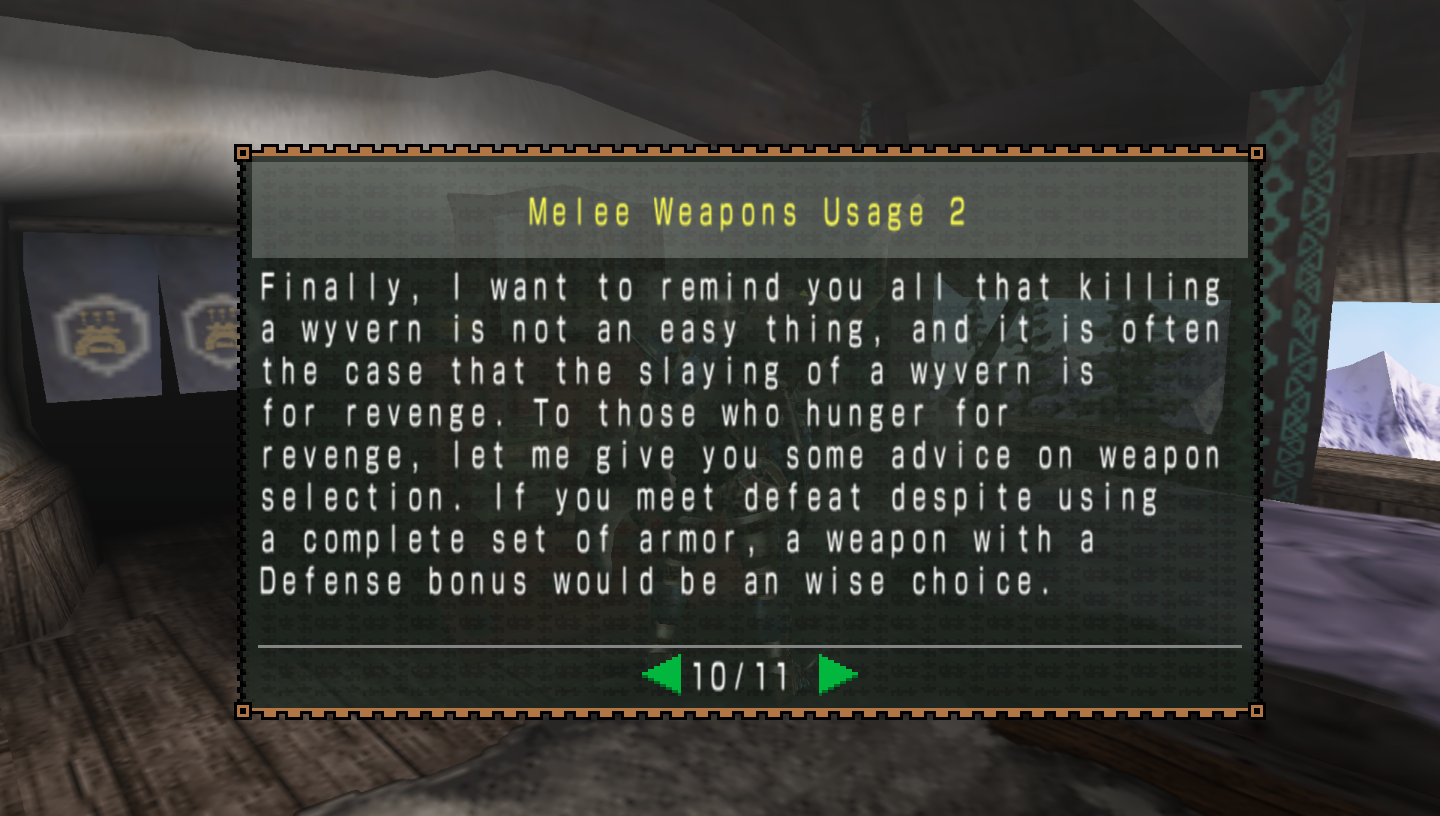1440x816 pixels.
Task: Click the bottom-left orange corner ornament
Action: pyautogui.click(x=243, y=709)
